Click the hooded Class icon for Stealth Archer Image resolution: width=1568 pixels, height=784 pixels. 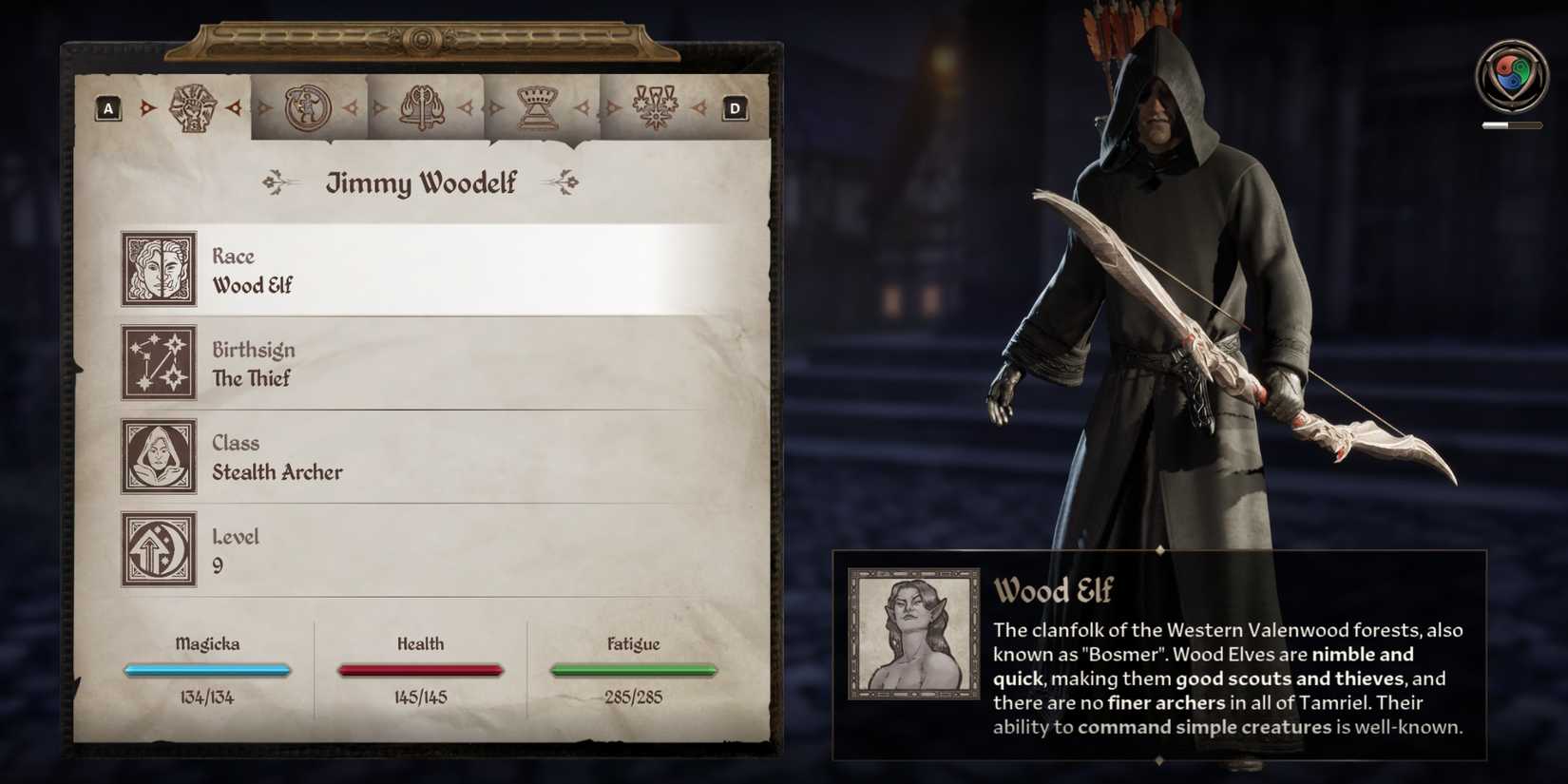click(x=157, y=457)
